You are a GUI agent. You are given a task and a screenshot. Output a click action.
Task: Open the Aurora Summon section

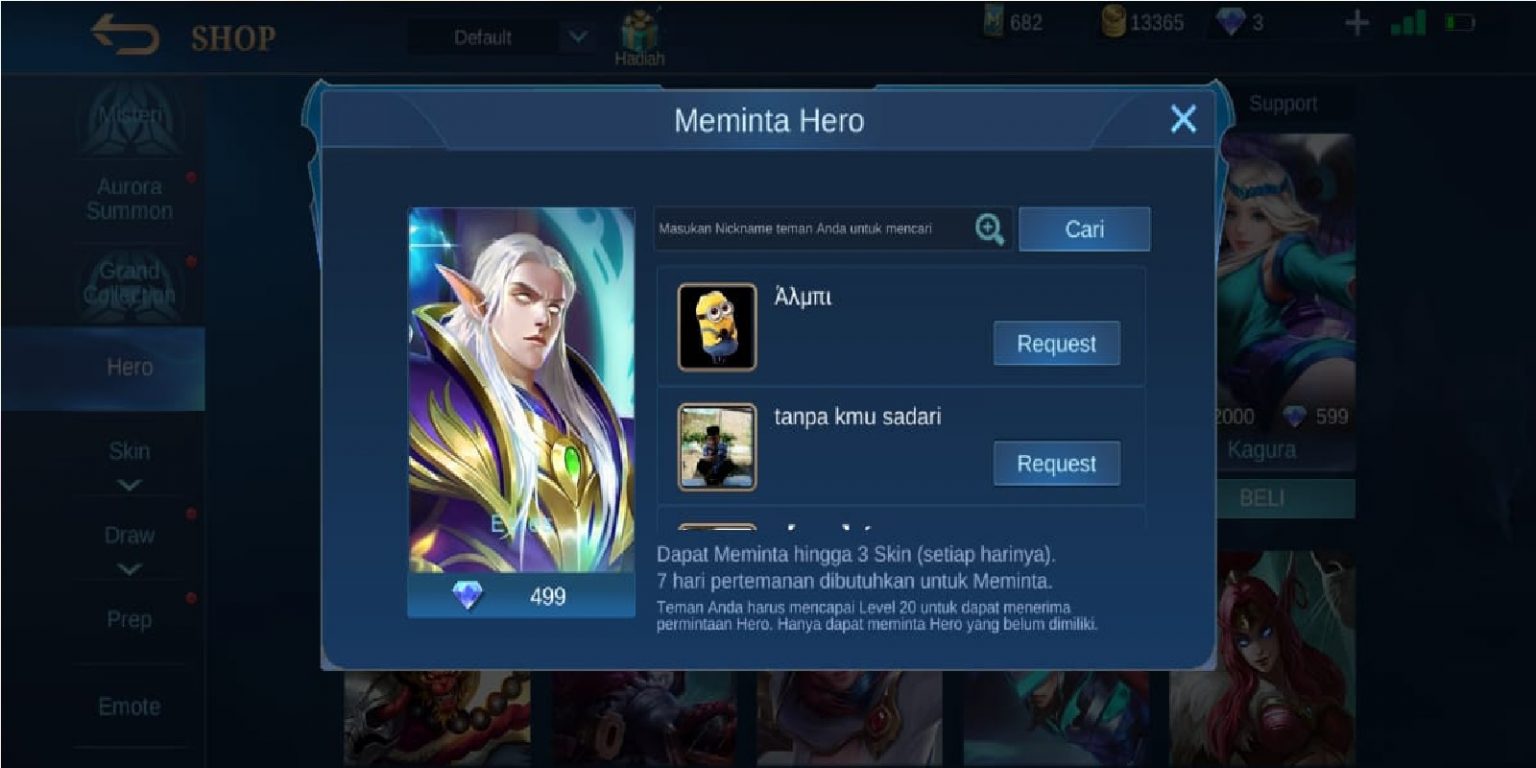point(131,199)
